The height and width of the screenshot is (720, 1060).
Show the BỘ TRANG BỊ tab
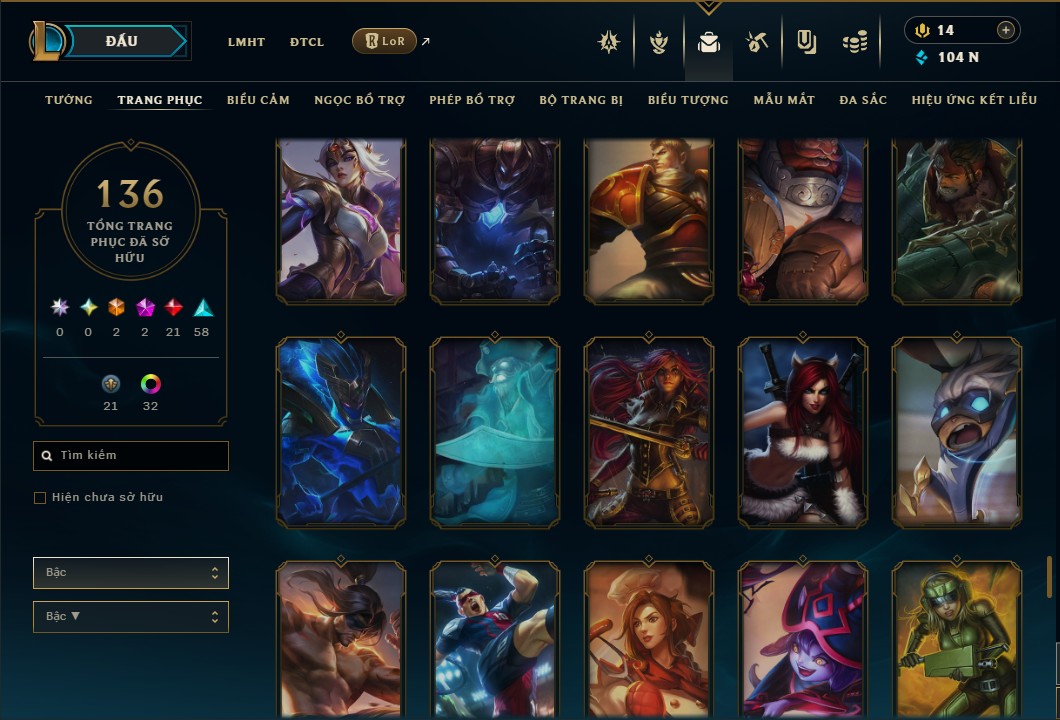click(x=581, y=100)
